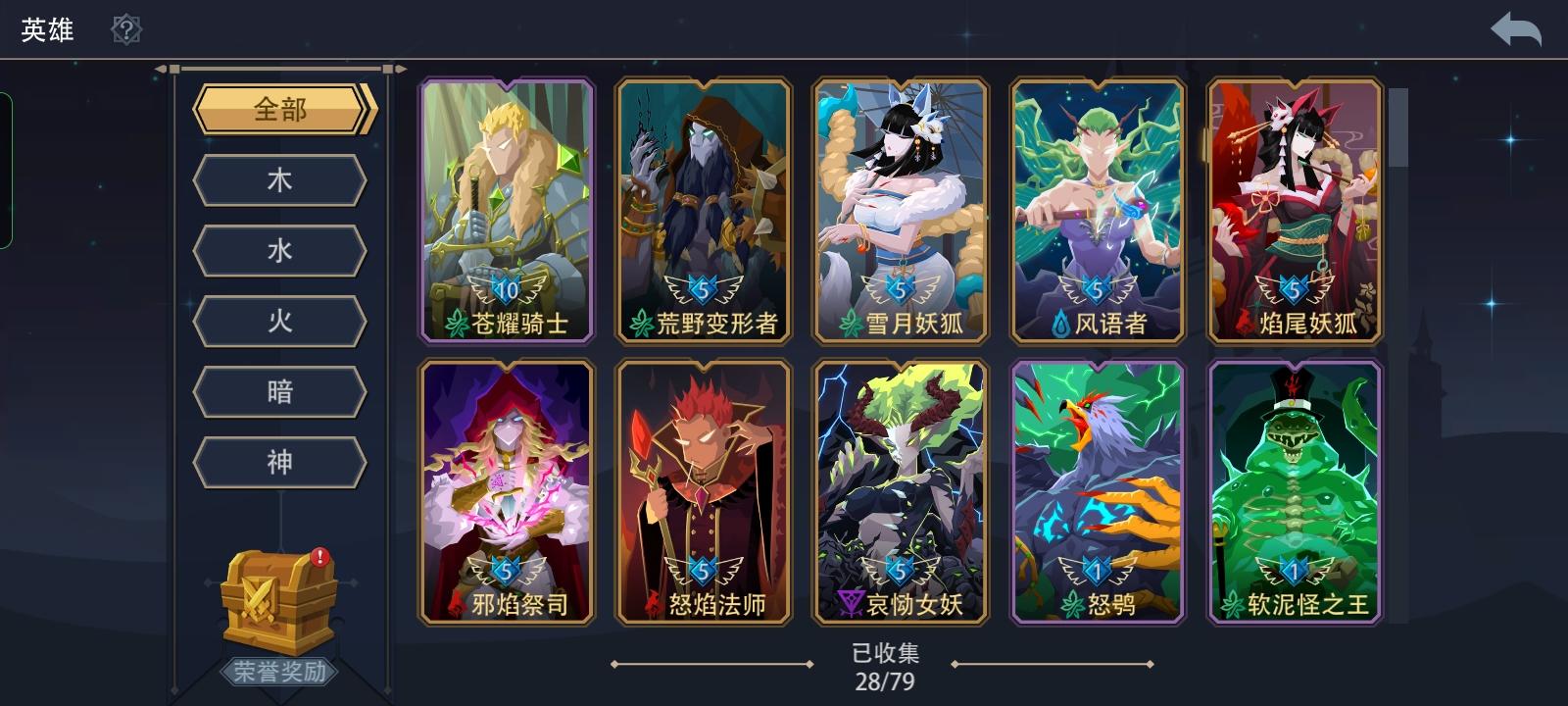This screenshot has width=1568, height=706.
Task: Toggle the 火 element filter
Action: pyautogui.click(x=279, y=321)
